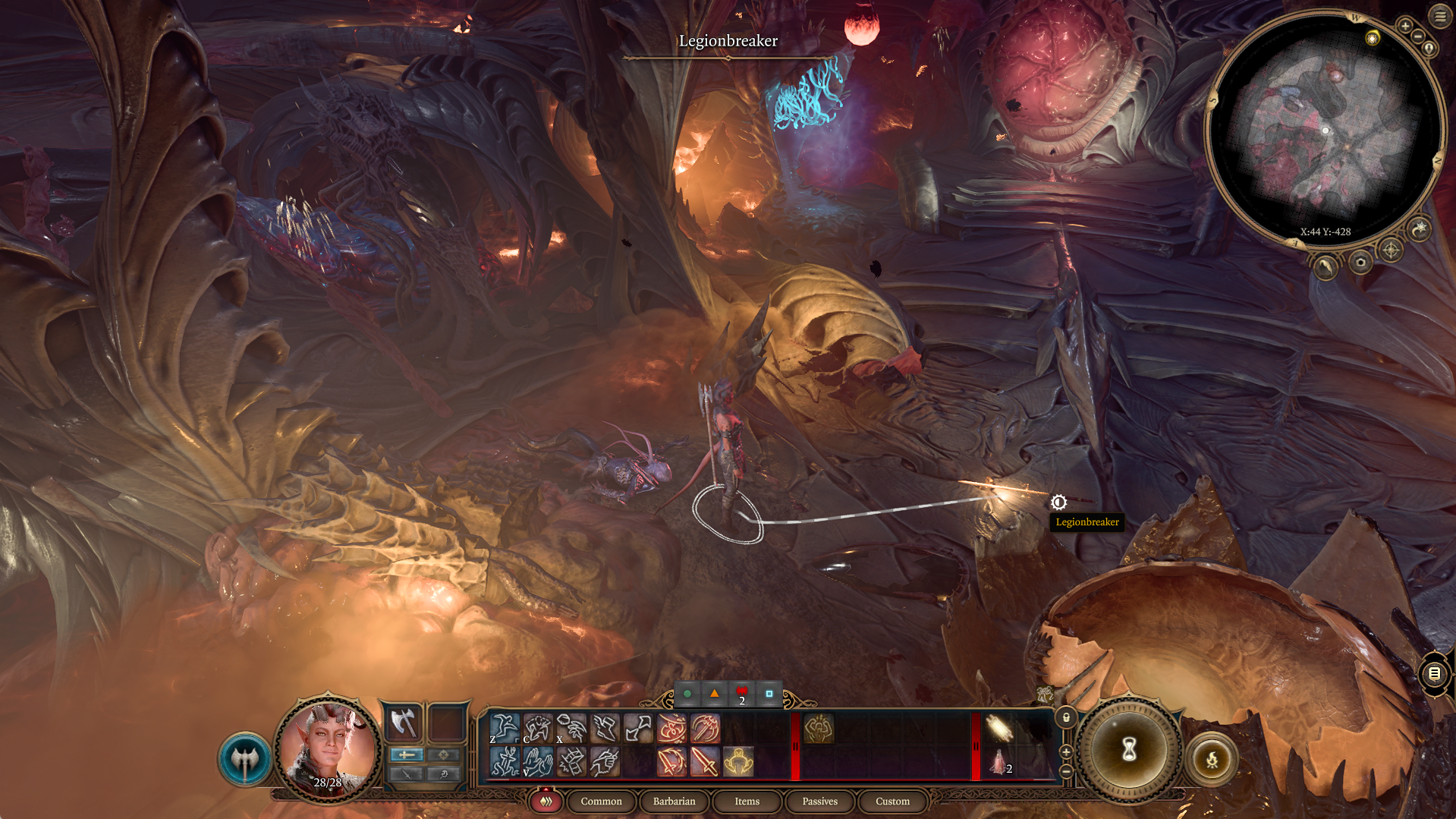Zoom out on the minimap
This screenshot has height=819, width=1456.
[x=1418, y=36]
